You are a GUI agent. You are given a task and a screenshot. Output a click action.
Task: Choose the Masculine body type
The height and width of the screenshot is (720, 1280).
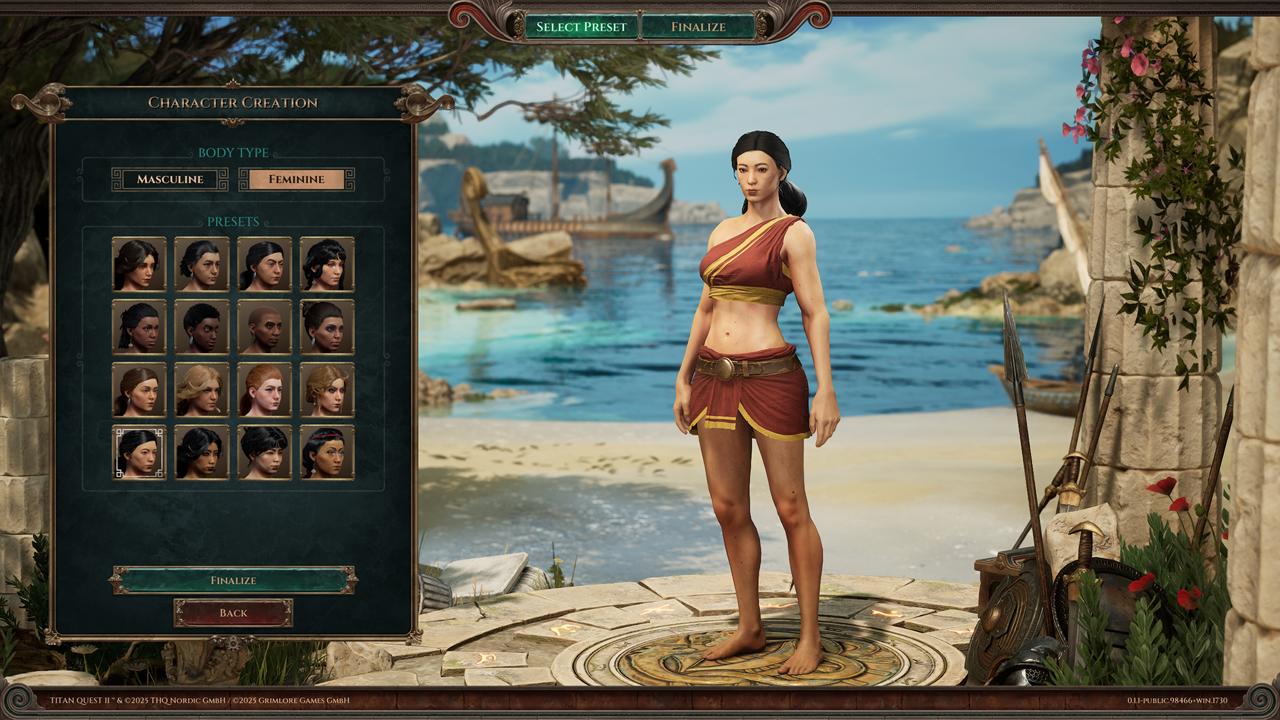pyautogui.click(x=169, y=179)
